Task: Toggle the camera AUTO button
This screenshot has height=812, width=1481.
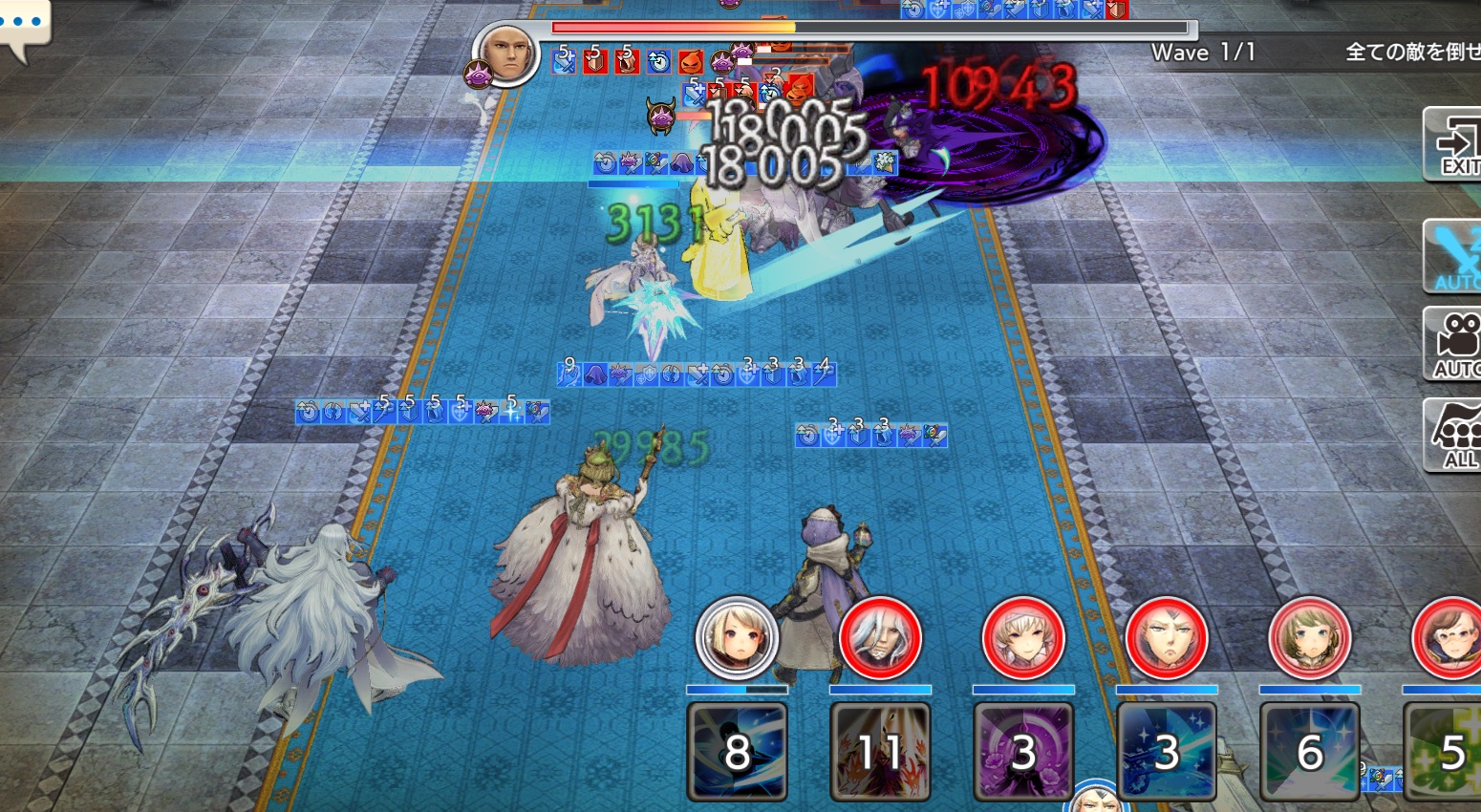Action: [x=1453, y=344]
